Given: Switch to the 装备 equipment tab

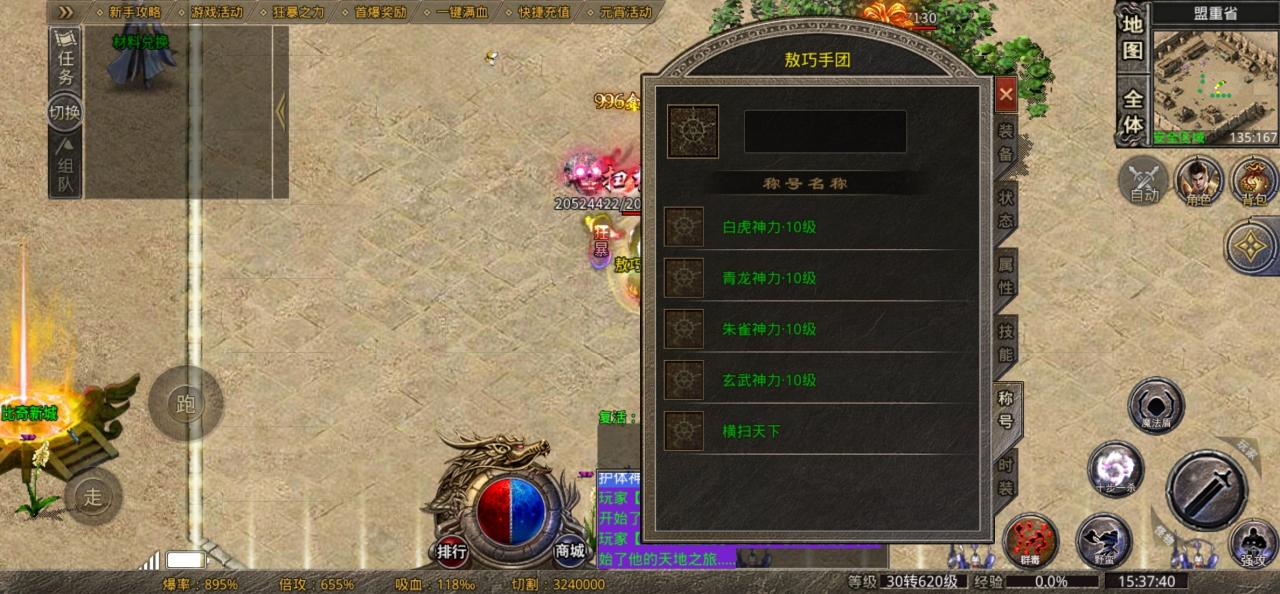Looking at the screenshot, I should [x=1006, y=142].
